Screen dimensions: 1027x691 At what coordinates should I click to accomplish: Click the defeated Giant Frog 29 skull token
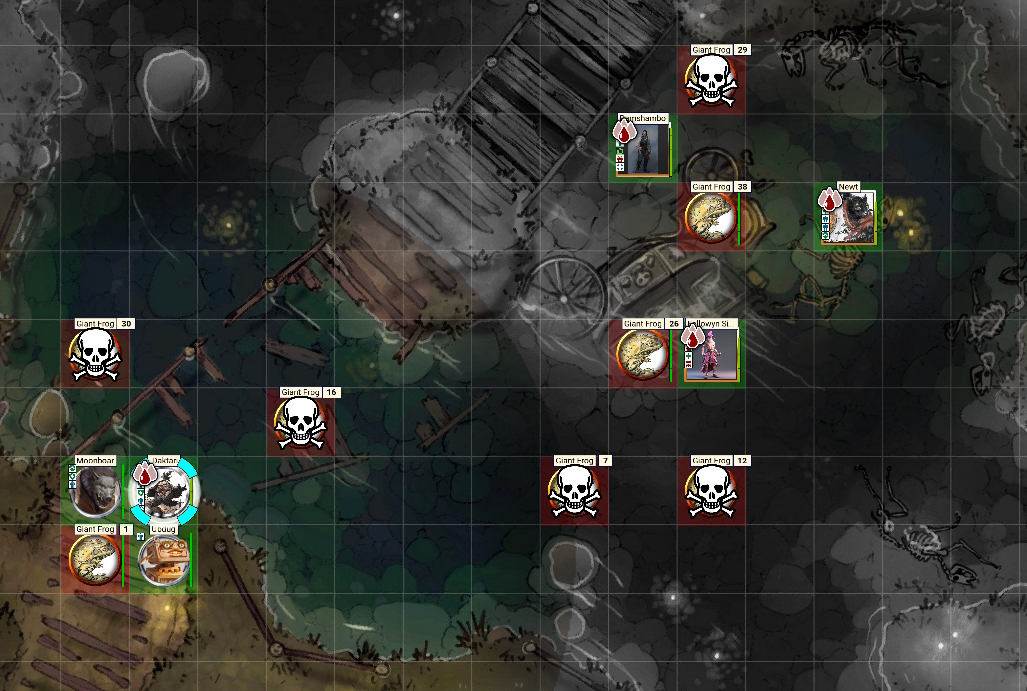[x=711, y=81]
